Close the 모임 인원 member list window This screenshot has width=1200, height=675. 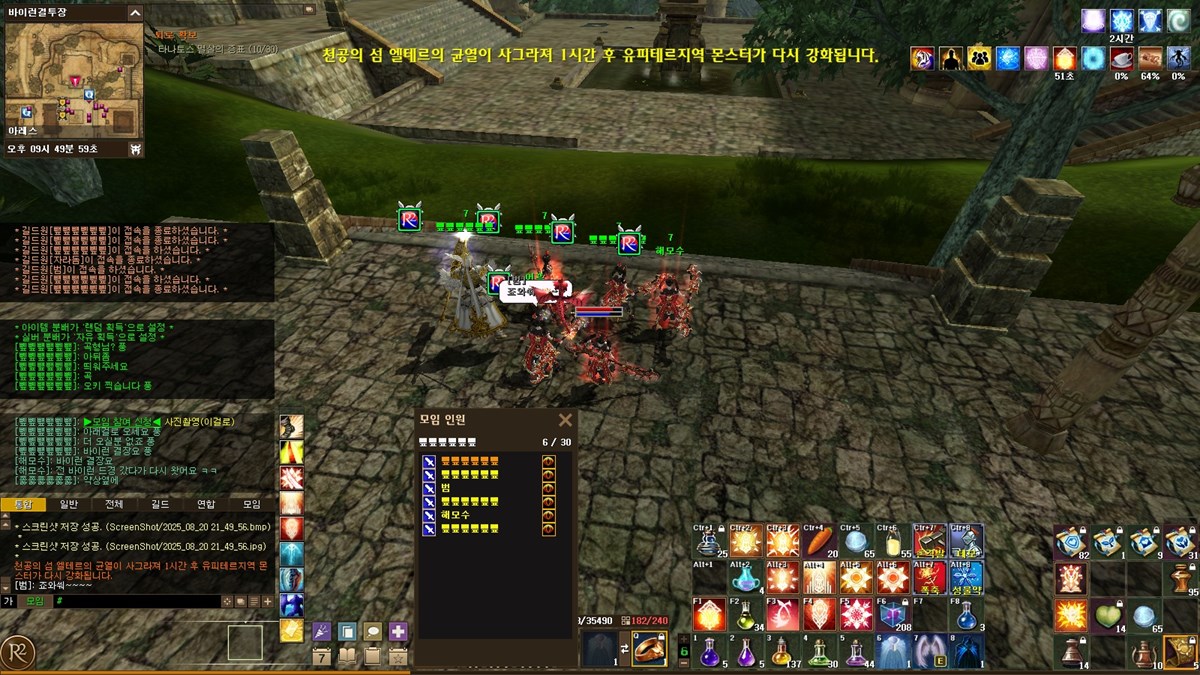565,420
